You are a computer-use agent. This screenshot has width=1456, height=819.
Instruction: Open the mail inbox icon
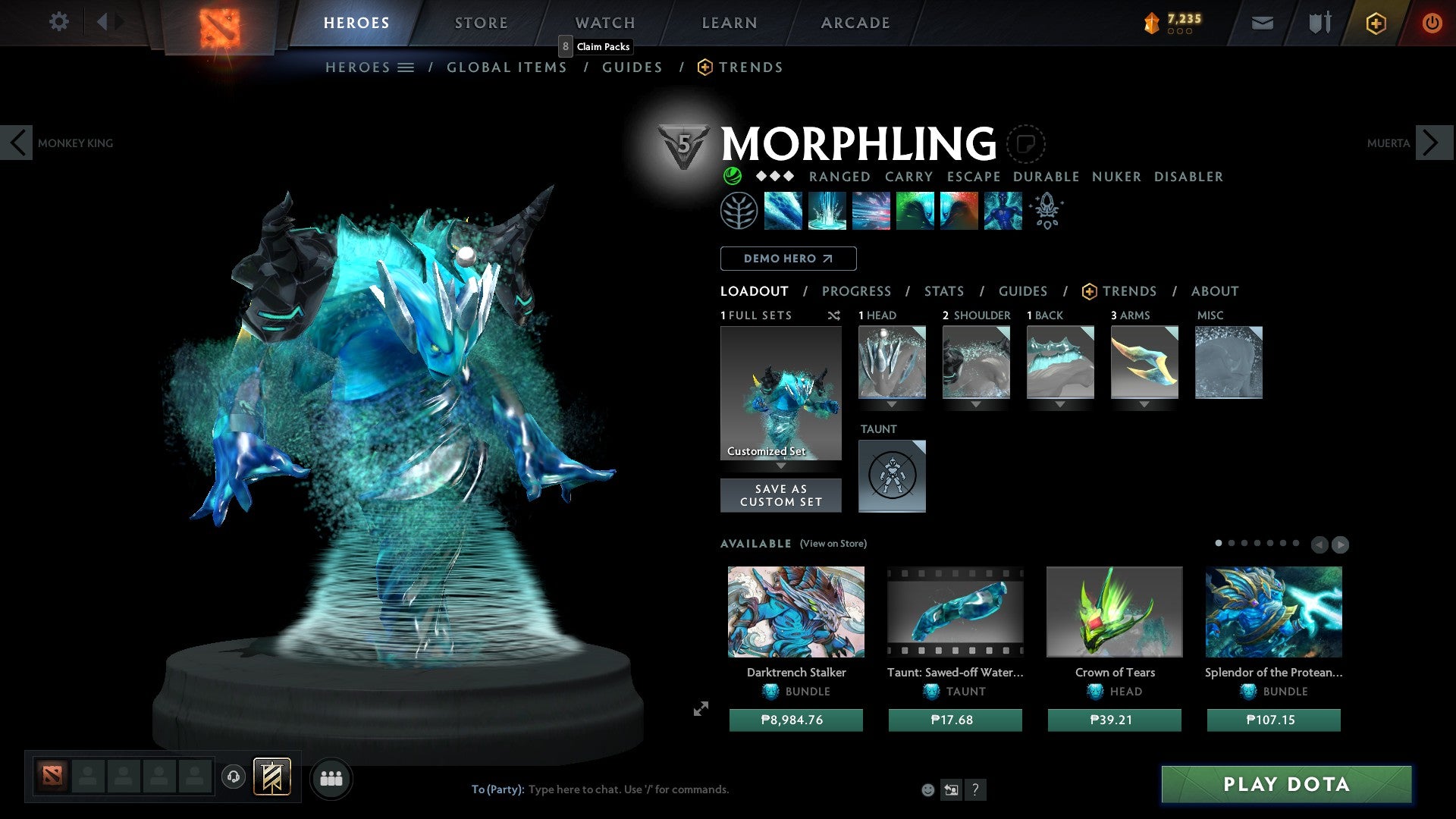click(1262, 23)
